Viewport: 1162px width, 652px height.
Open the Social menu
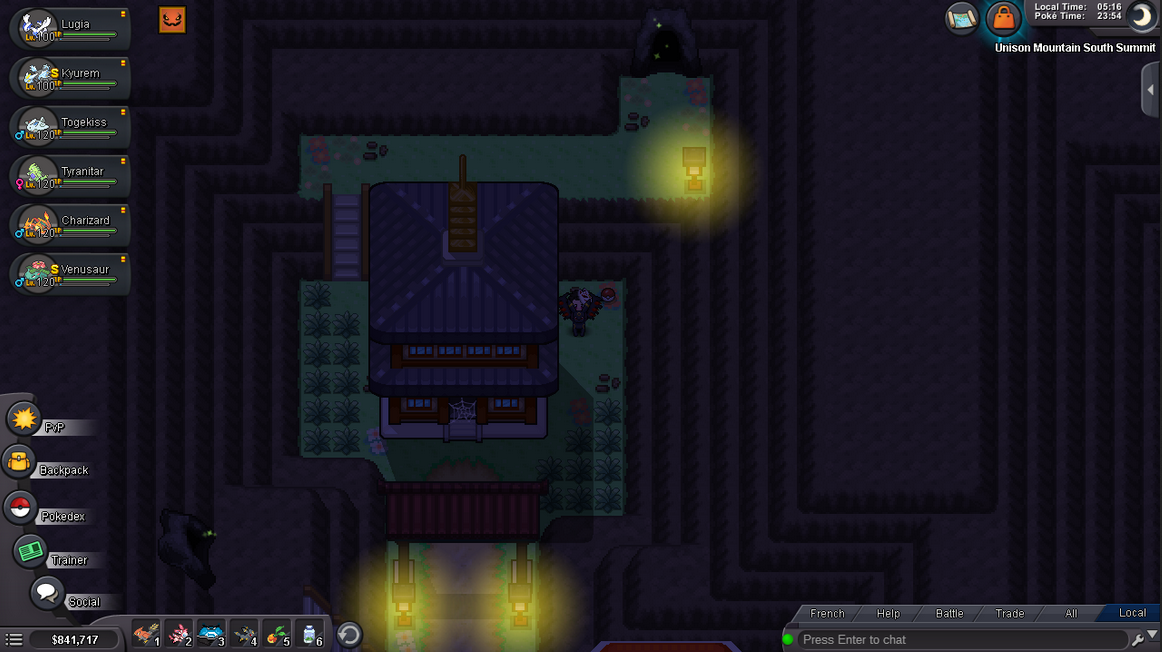[47, 594]
